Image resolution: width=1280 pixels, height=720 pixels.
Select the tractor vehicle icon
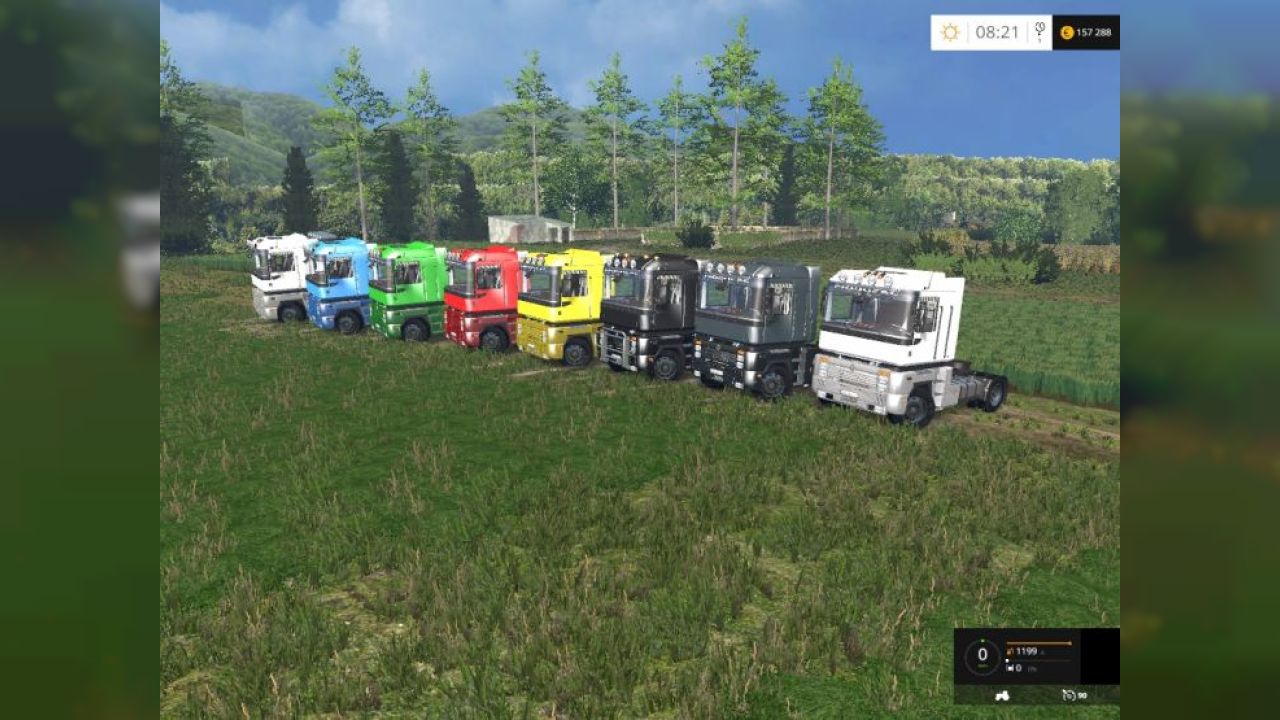pyautogui.click(x=1001, y=695)
